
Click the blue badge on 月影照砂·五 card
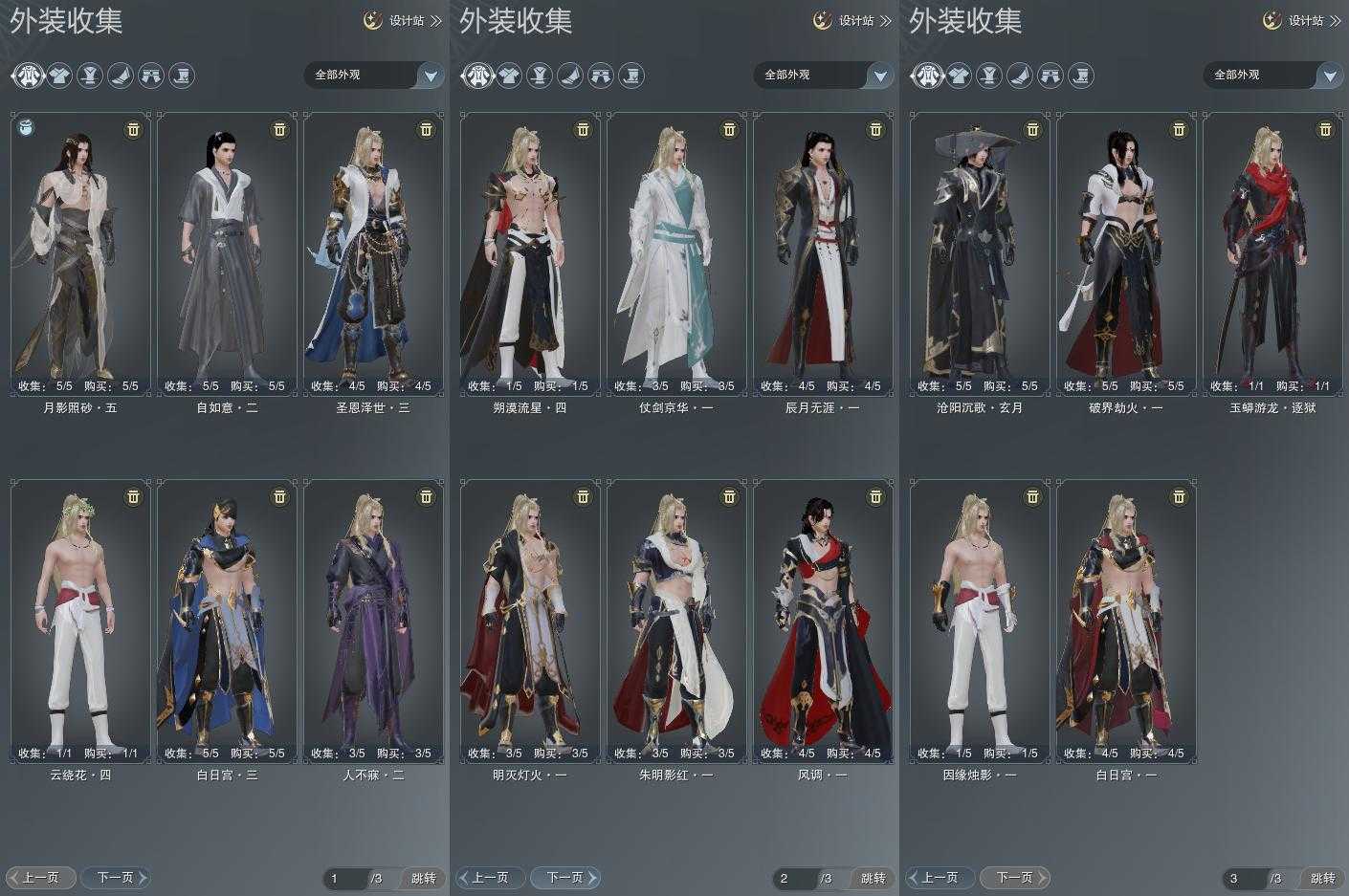[27, 127]
